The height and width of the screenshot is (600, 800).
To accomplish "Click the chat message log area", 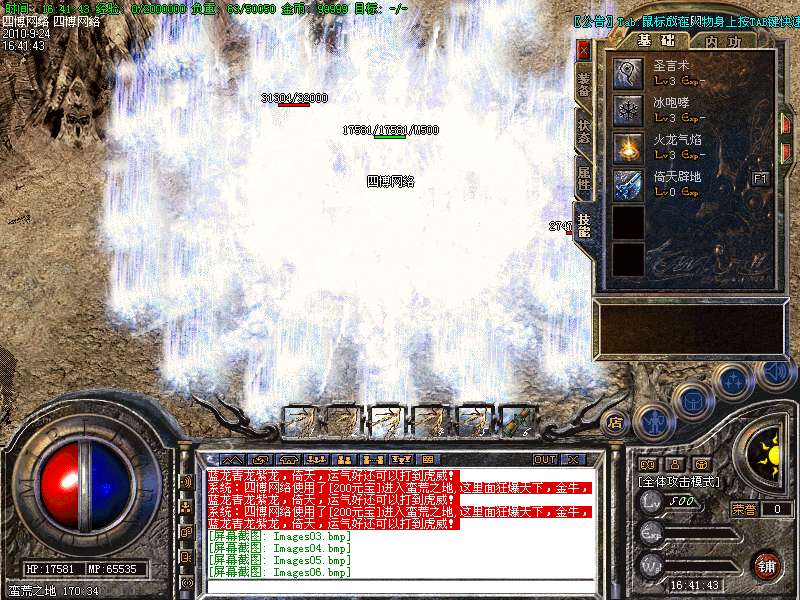I will point(400,522).
